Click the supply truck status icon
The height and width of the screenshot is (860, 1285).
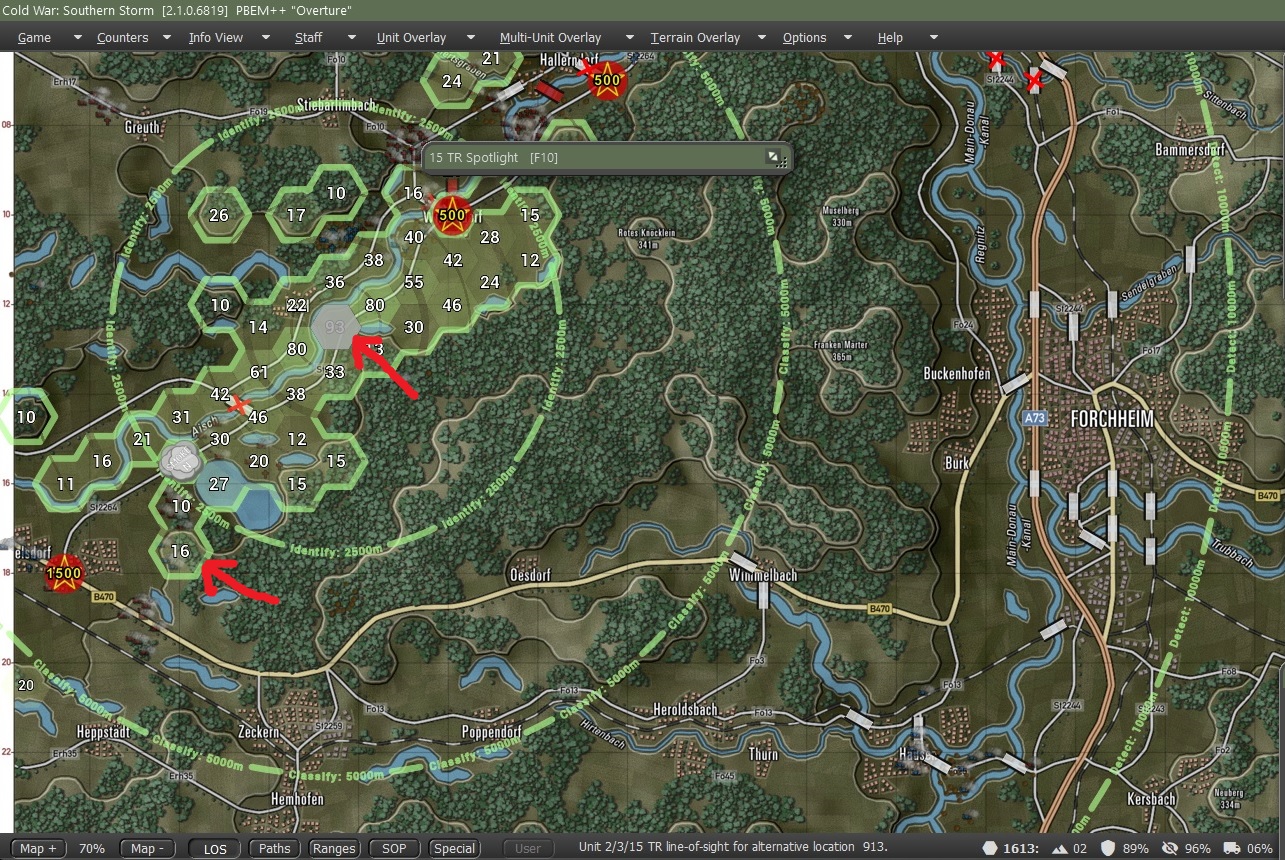1233,848
